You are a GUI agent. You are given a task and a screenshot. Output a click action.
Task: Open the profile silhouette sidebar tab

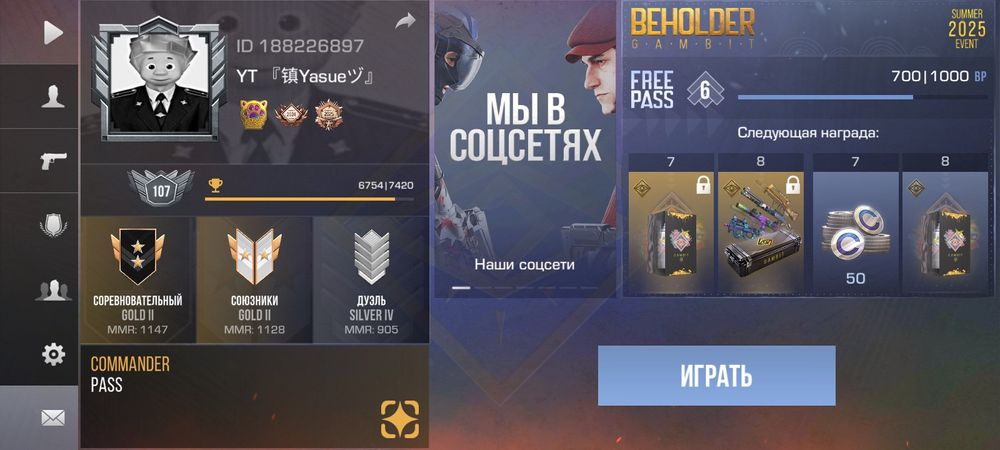pyautogui.click(x=53, y=96)
